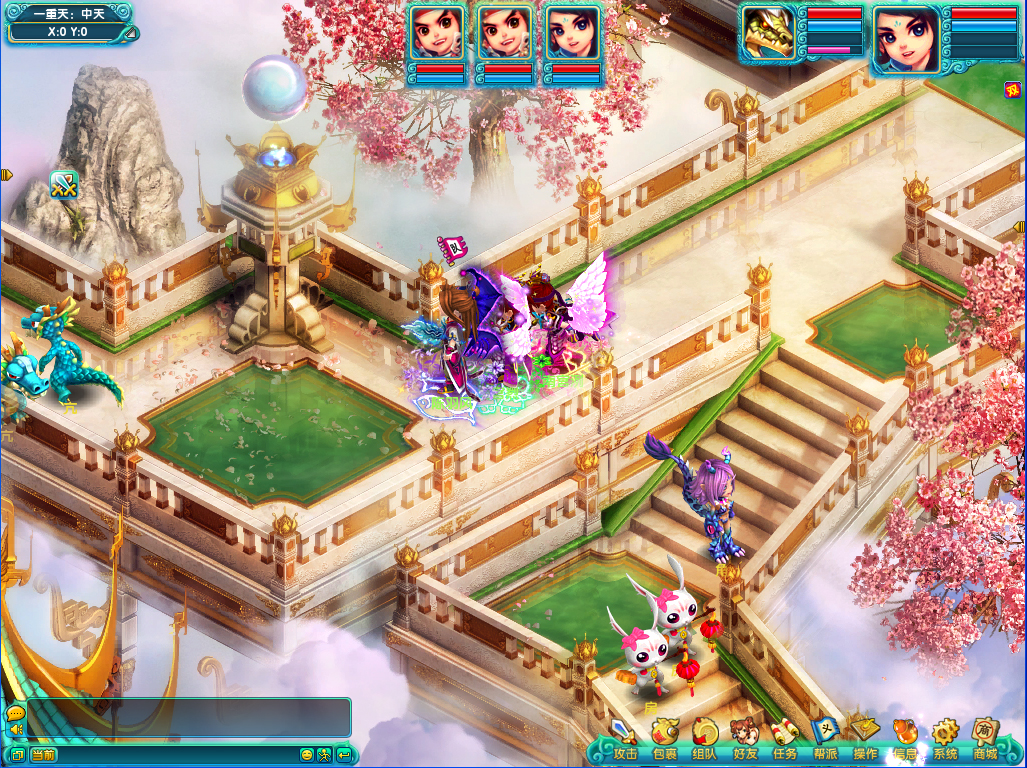Toggle the speaker sound icon
1027x768 pixels.
(15, 729)
